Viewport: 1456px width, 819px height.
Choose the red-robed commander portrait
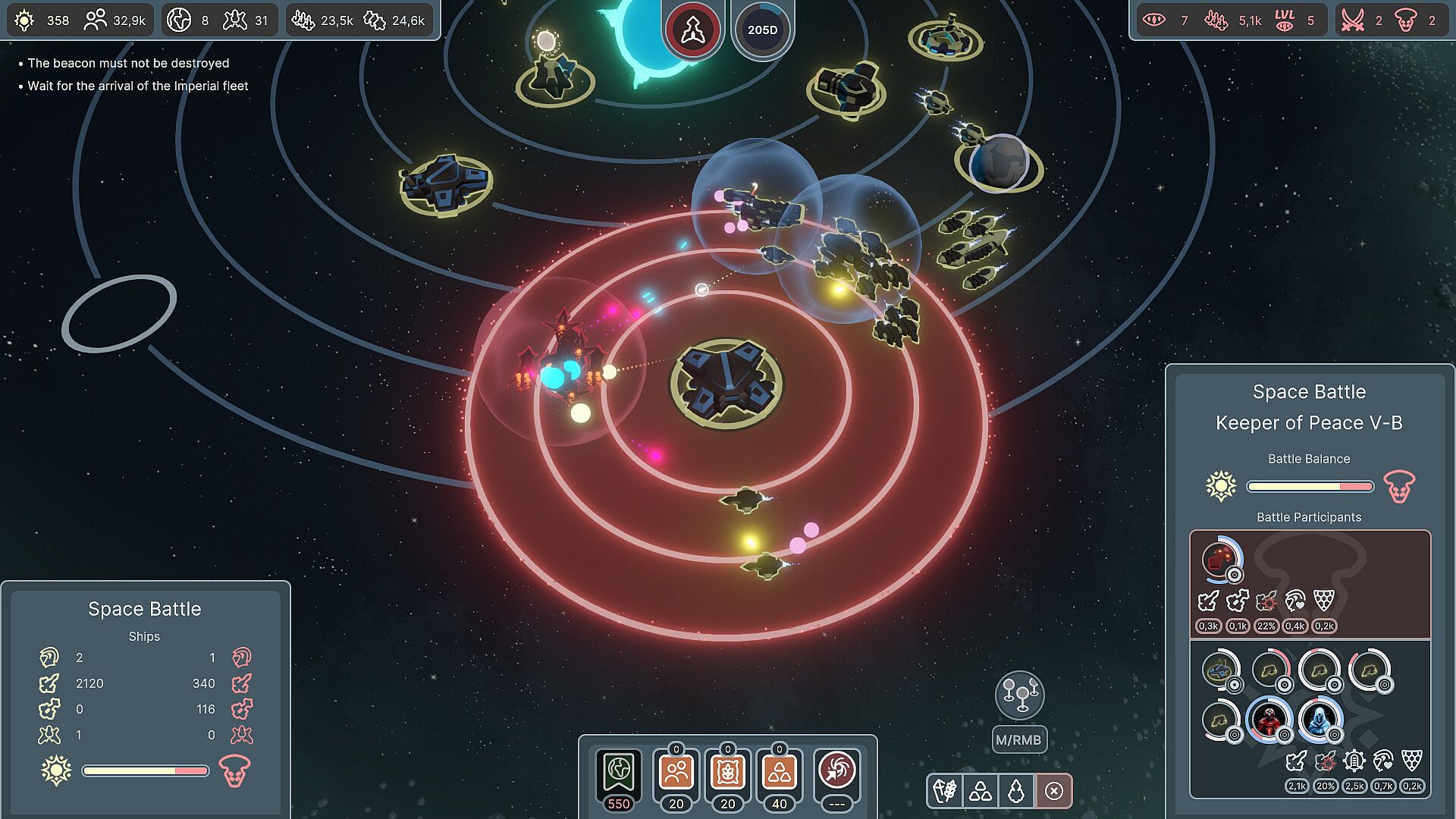pyautogui.click(x=1268, y=720)
